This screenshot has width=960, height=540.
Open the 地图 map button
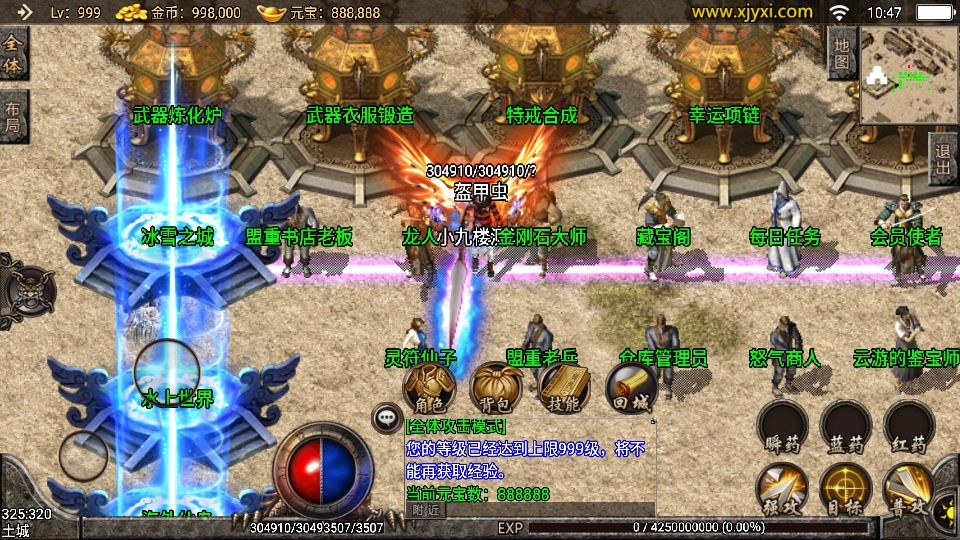[841, 54]
